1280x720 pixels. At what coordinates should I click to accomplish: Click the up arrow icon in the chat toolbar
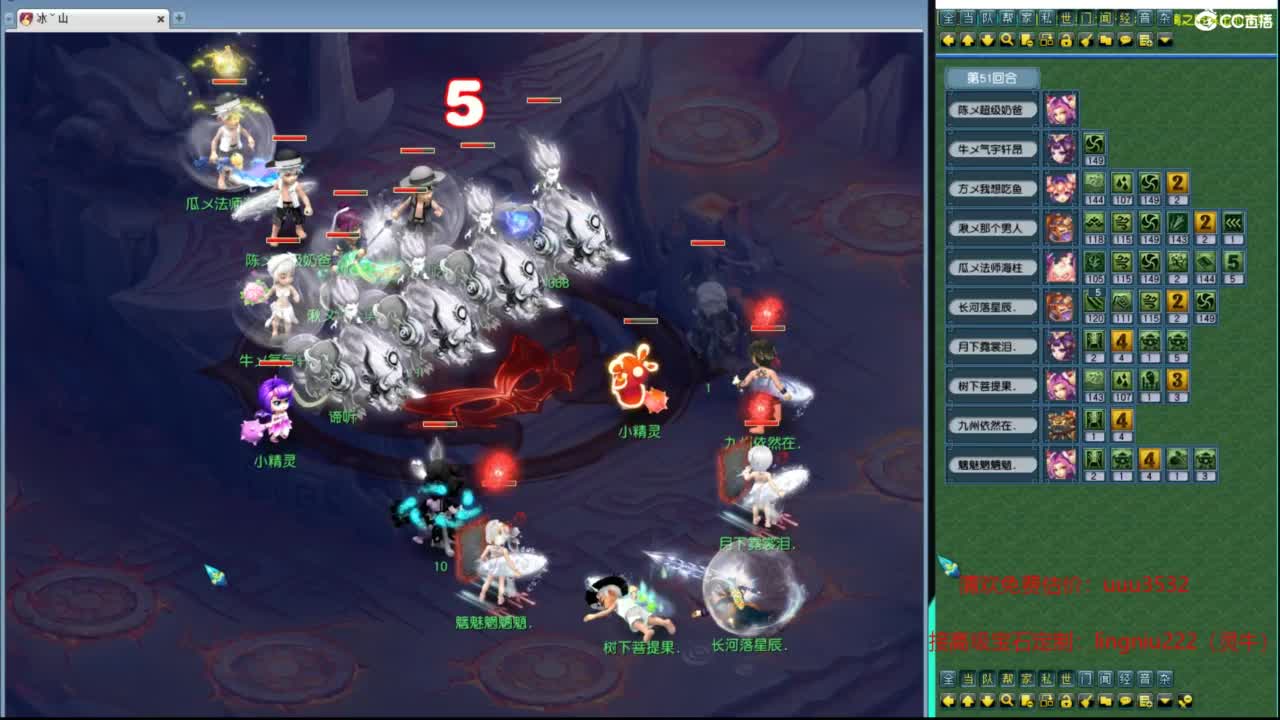970,41
